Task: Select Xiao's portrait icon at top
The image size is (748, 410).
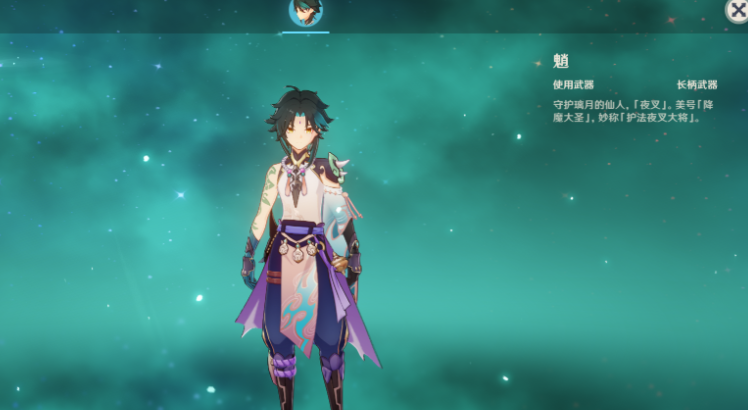Action: 305,12
